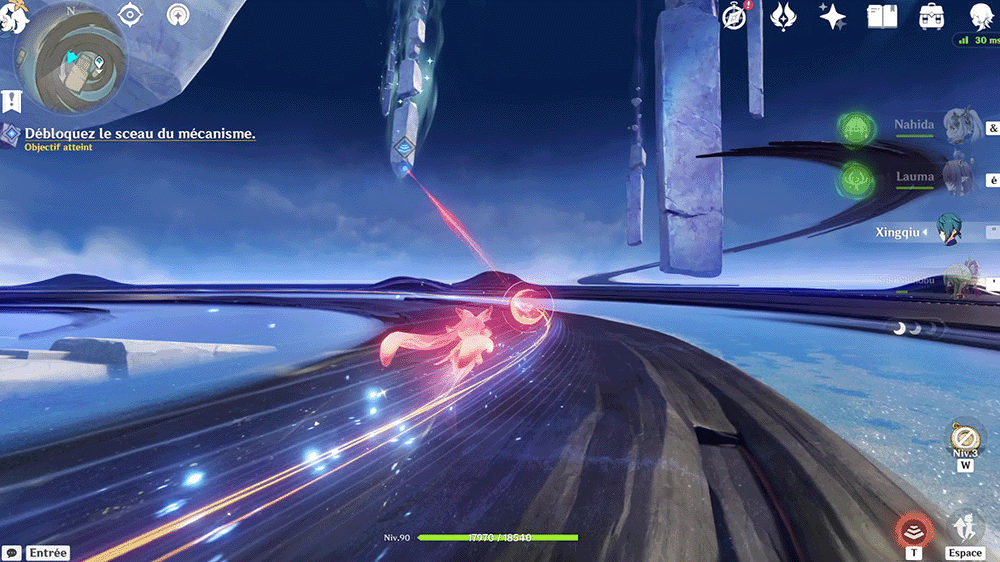Open the character profile head icon
The height and width of the screenshot is (562, 1000).
pyautogui.click(x=981, y=16)
